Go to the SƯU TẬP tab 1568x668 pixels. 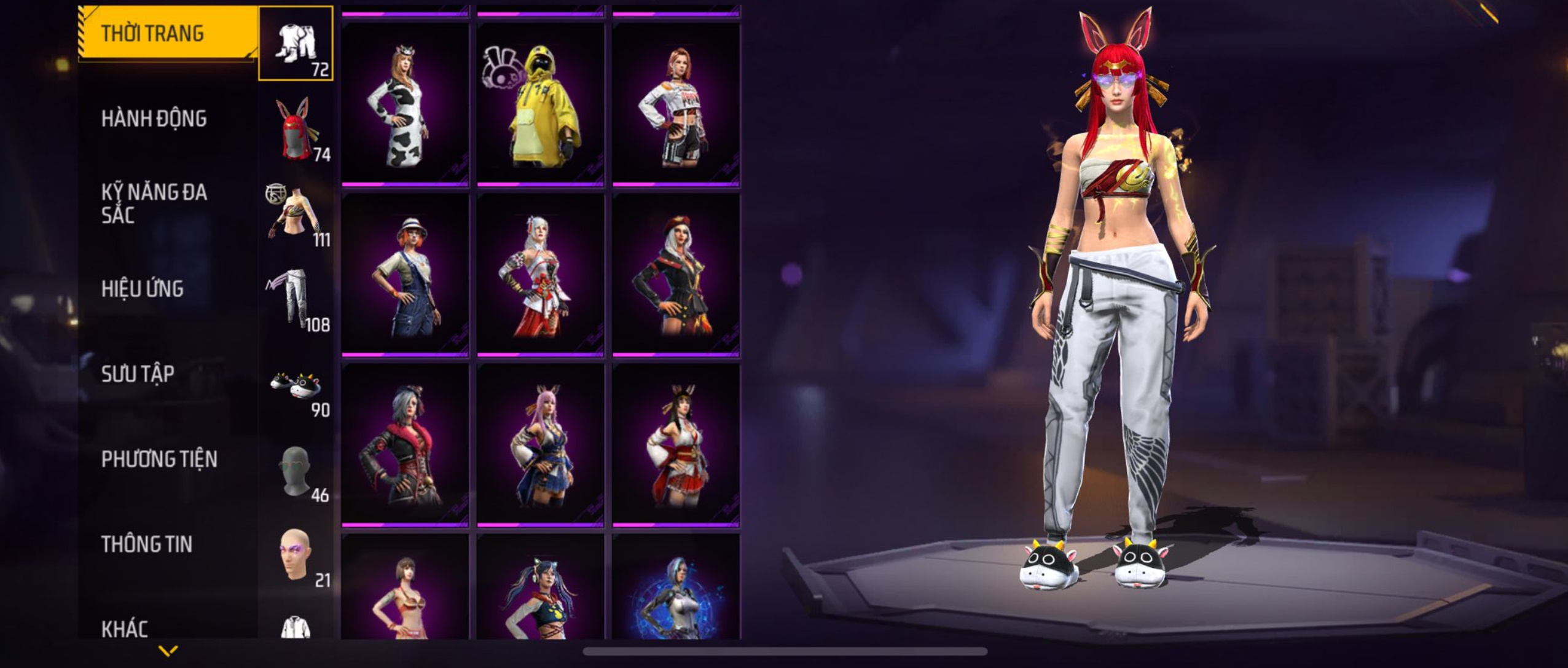138,374
